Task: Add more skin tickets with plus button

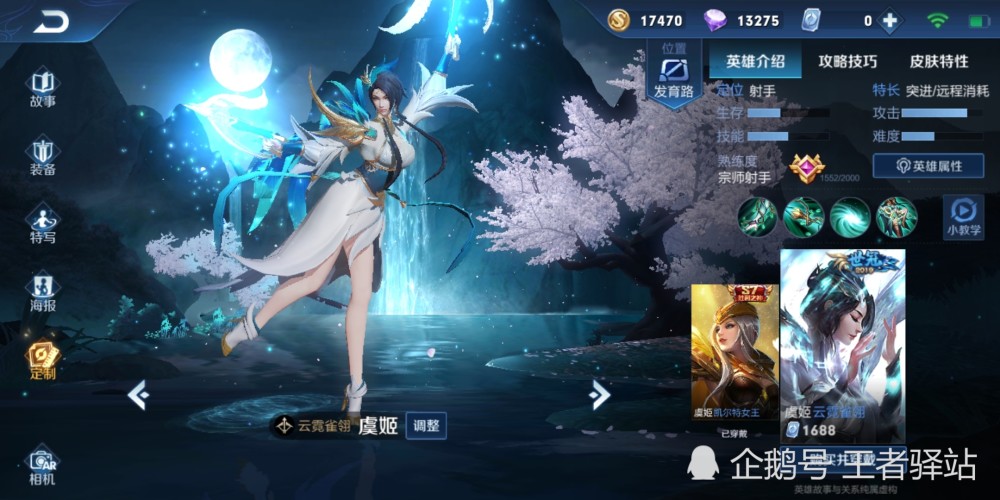Action: click(888, 20)
